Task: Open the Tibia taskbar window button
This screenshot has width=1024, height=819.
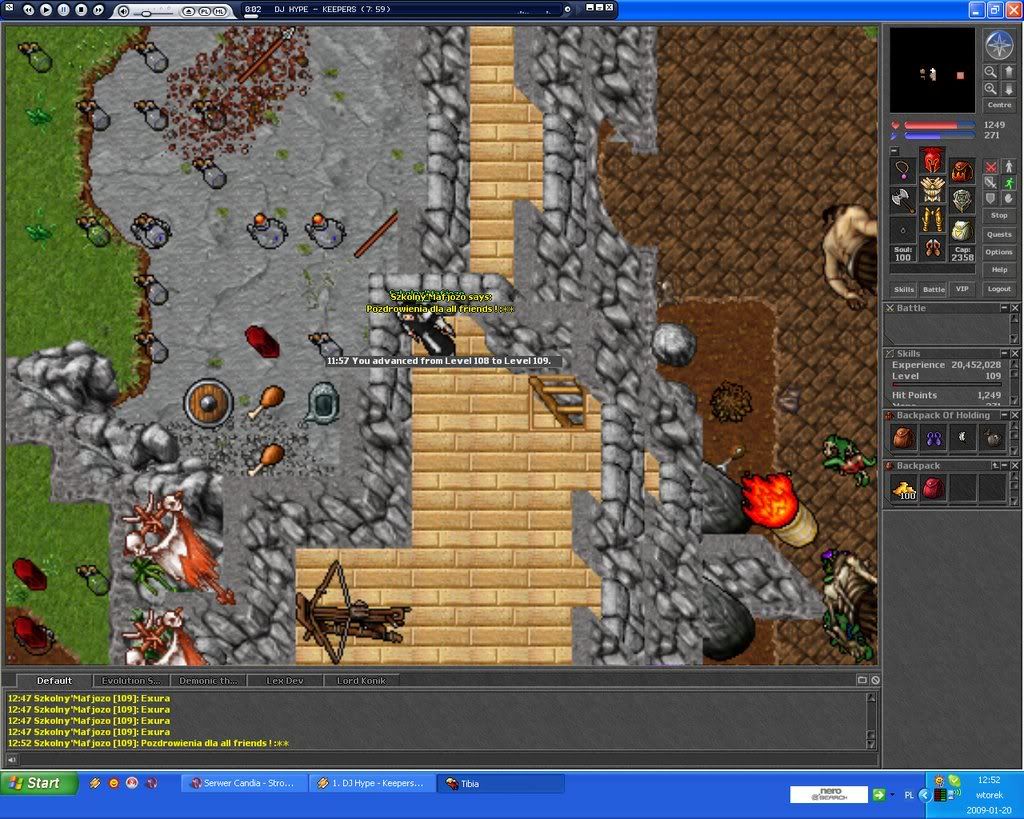Action: (x=500, y=783)
